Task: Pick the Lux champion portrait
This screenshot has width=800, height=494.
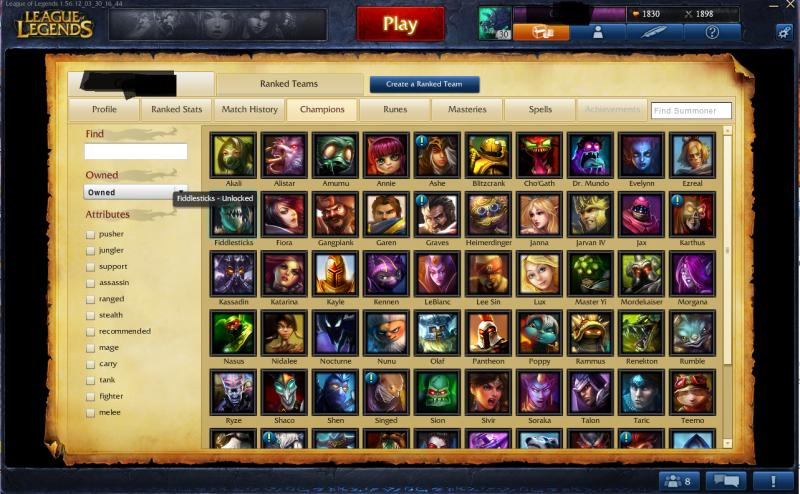Action: (x=539, y=273)
